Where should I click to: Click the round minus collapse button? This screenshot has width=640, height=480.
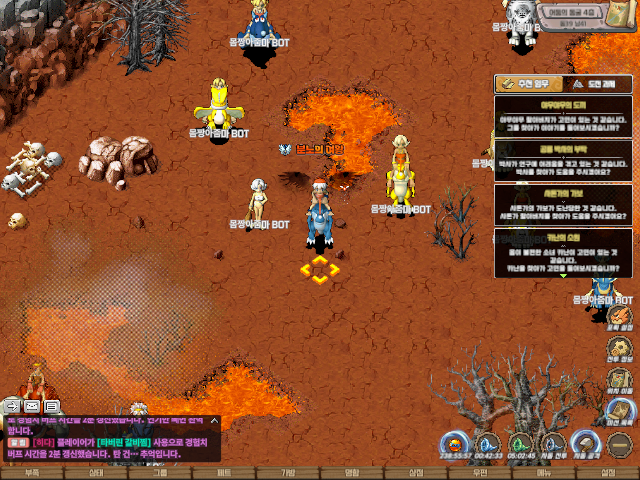(620, 443)
